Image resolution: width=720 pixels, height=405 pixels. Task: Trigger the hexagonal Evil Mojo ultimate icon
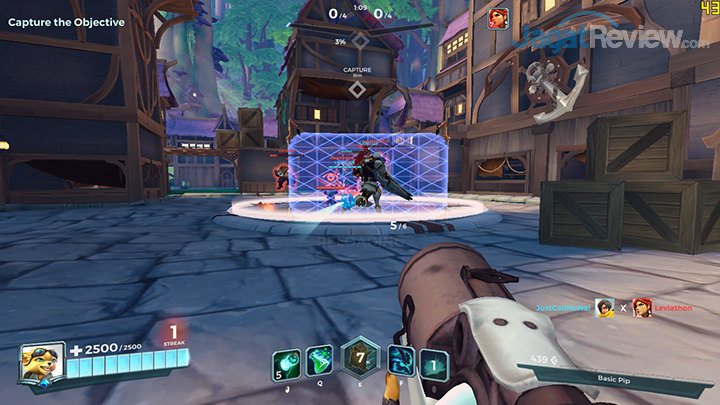358,357
